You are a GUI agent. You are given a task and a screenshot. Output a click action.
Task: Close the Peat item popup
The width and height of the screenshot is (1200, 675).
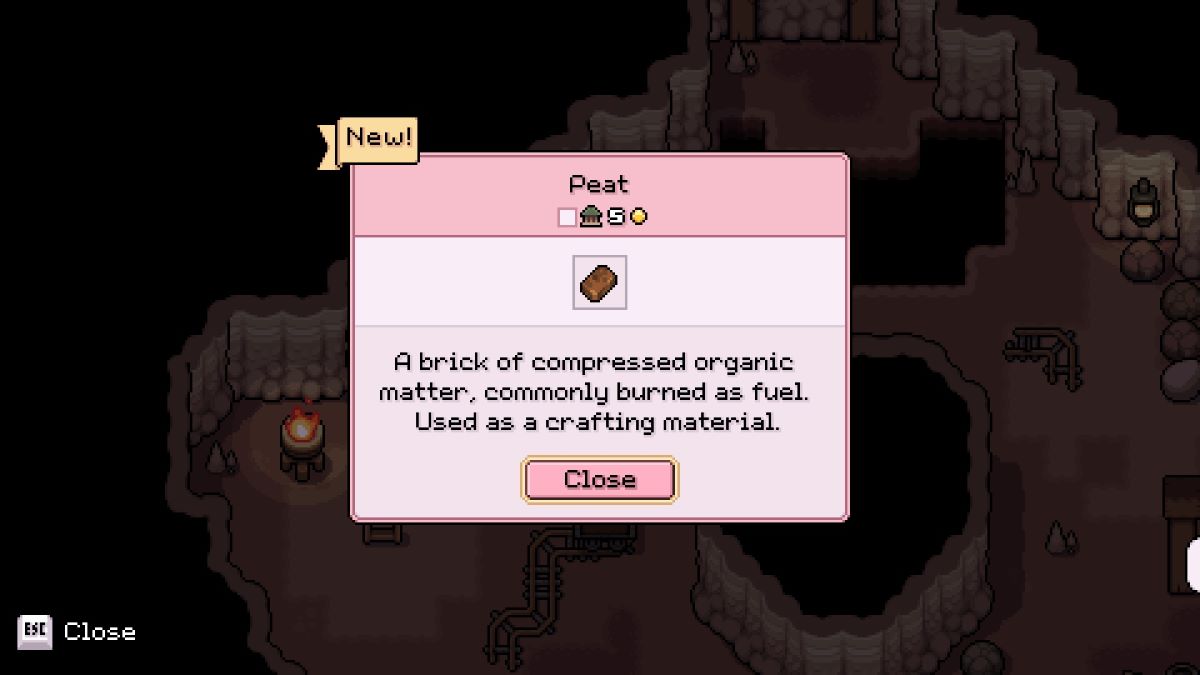point(599,480)
